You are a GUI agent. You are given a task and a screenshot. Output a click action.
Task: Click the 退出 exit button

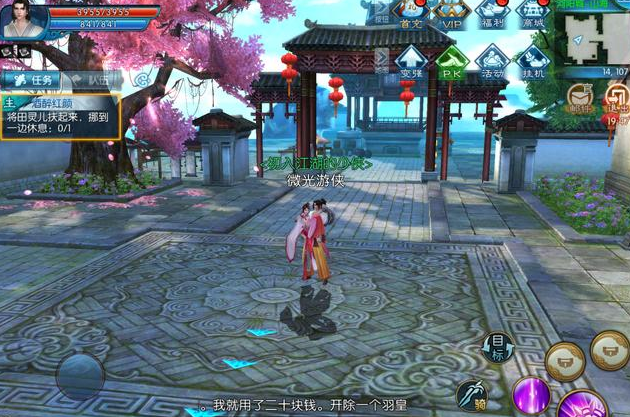point(616,97)
